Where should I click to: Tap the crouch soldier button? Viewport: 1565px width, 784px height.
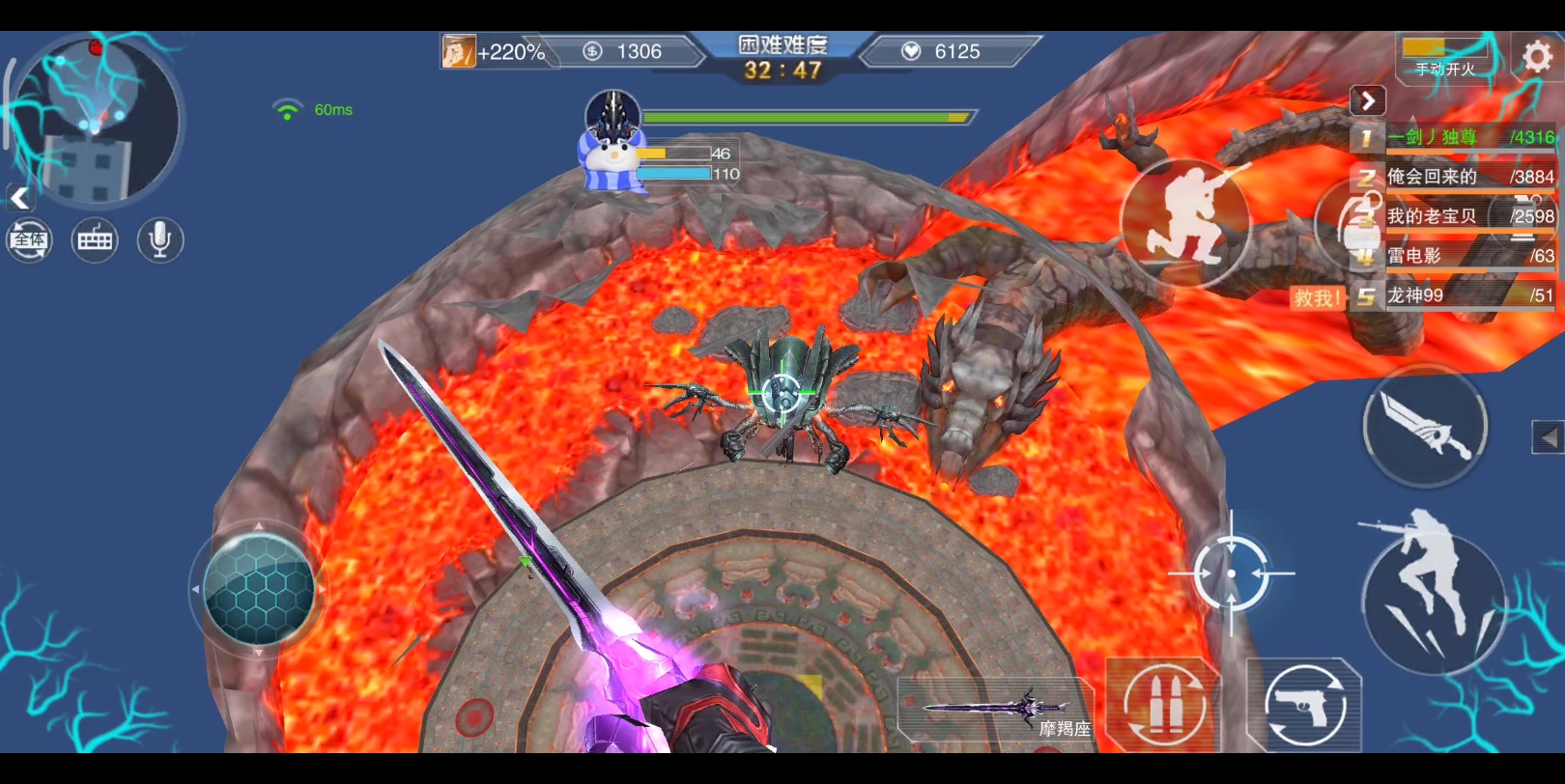click(1185, 222)
